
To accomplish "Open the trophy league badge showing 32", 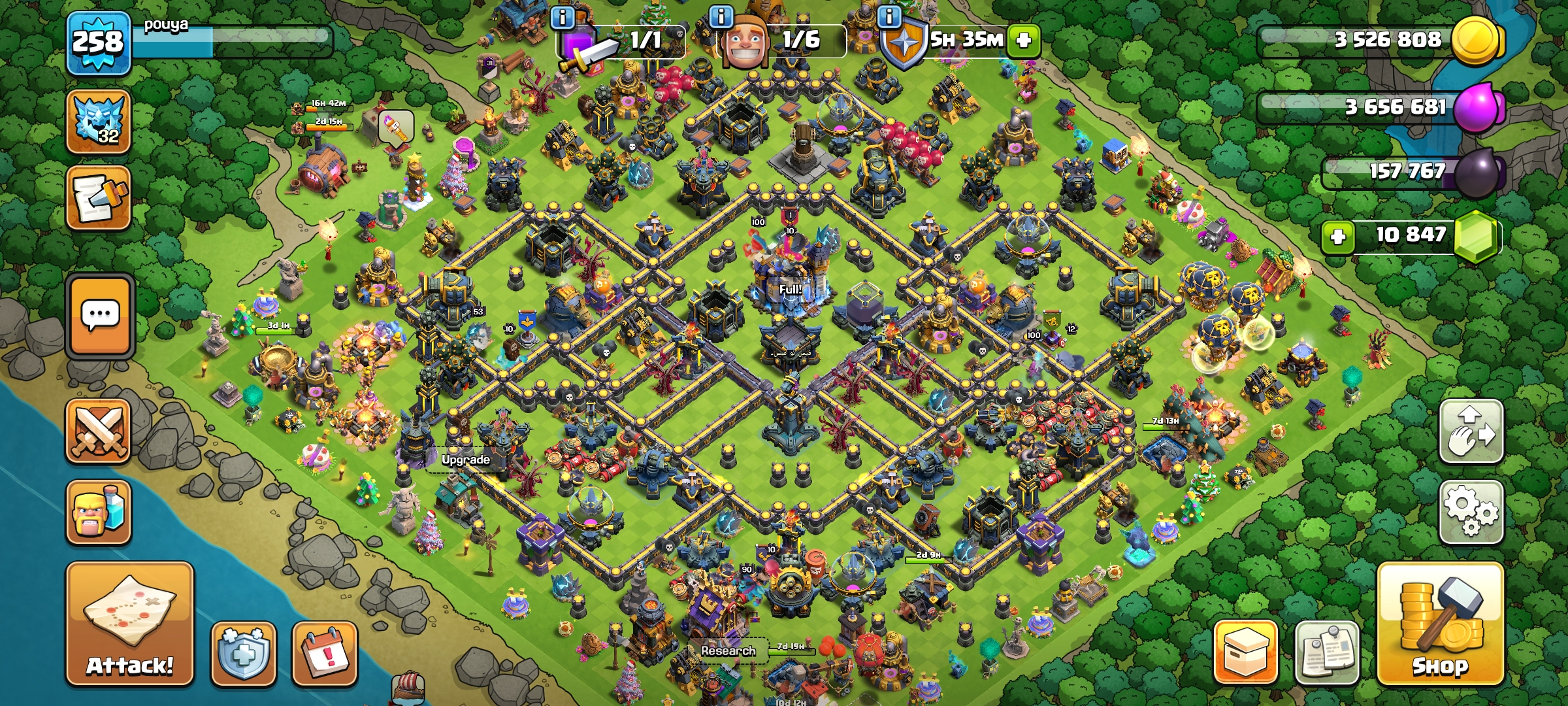I will pos(99,122).
